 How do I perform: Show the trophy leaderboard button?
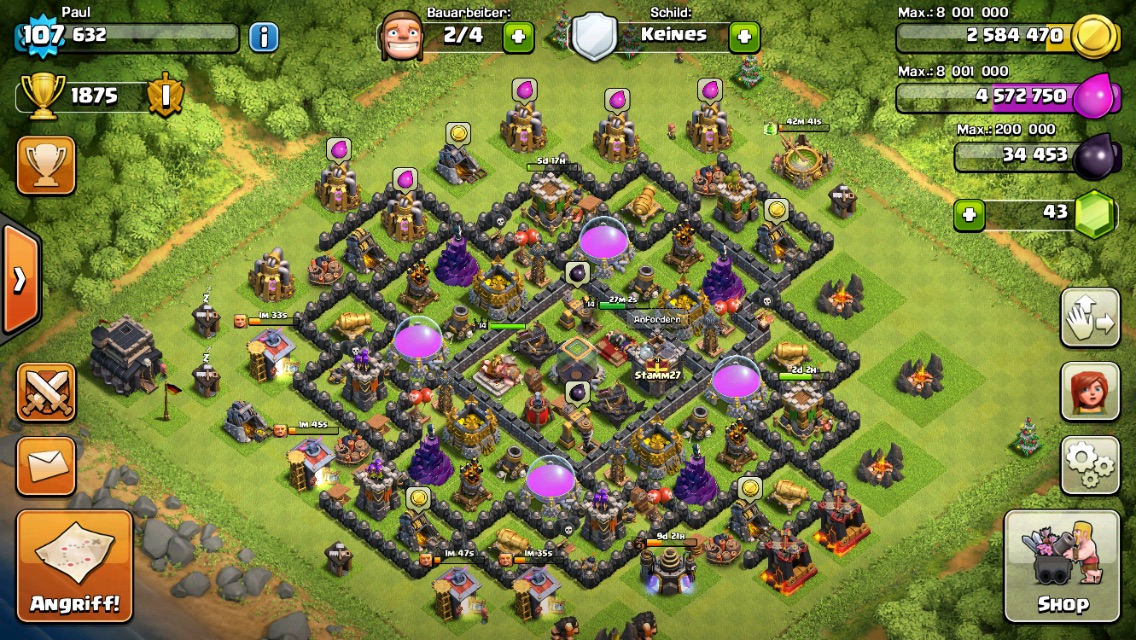click(x=46, y=165)
